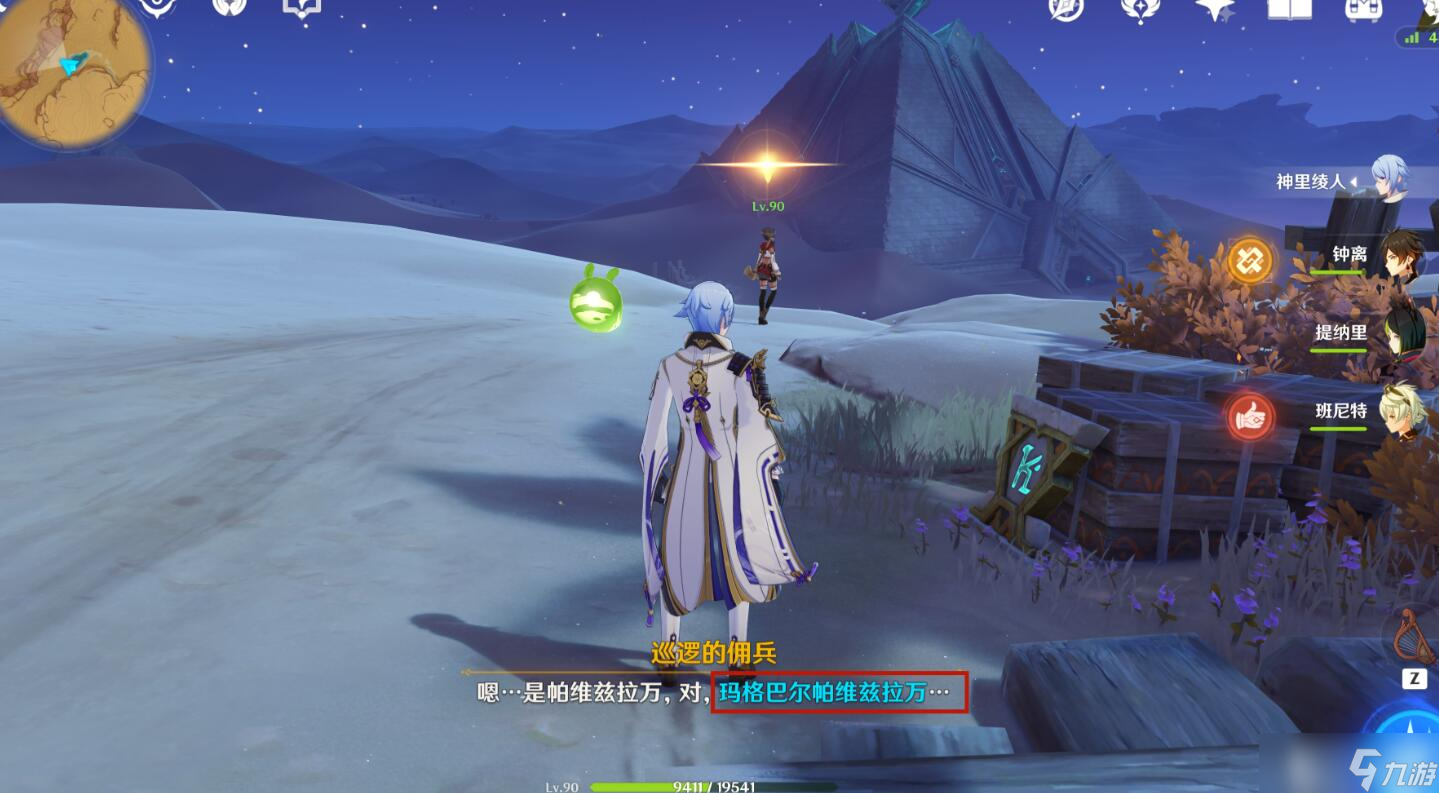Click the network signal strength indicator

tap(1412, 37)
